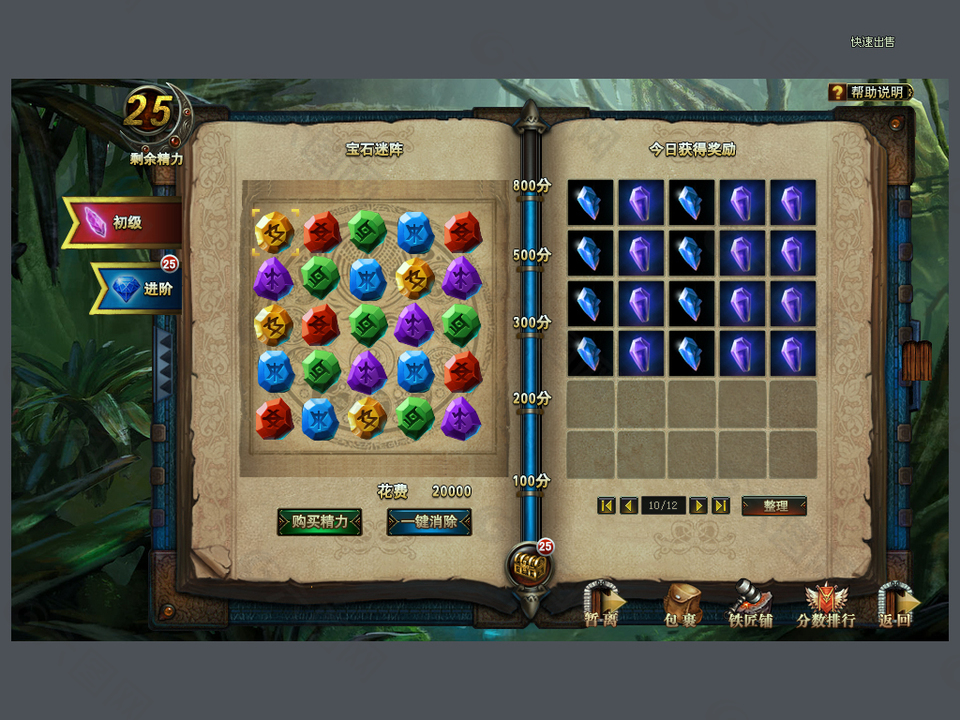The height and width of the screenshot is (720, 960).
Task: Click the 快速出售 quick sell link
Action: 872,42
